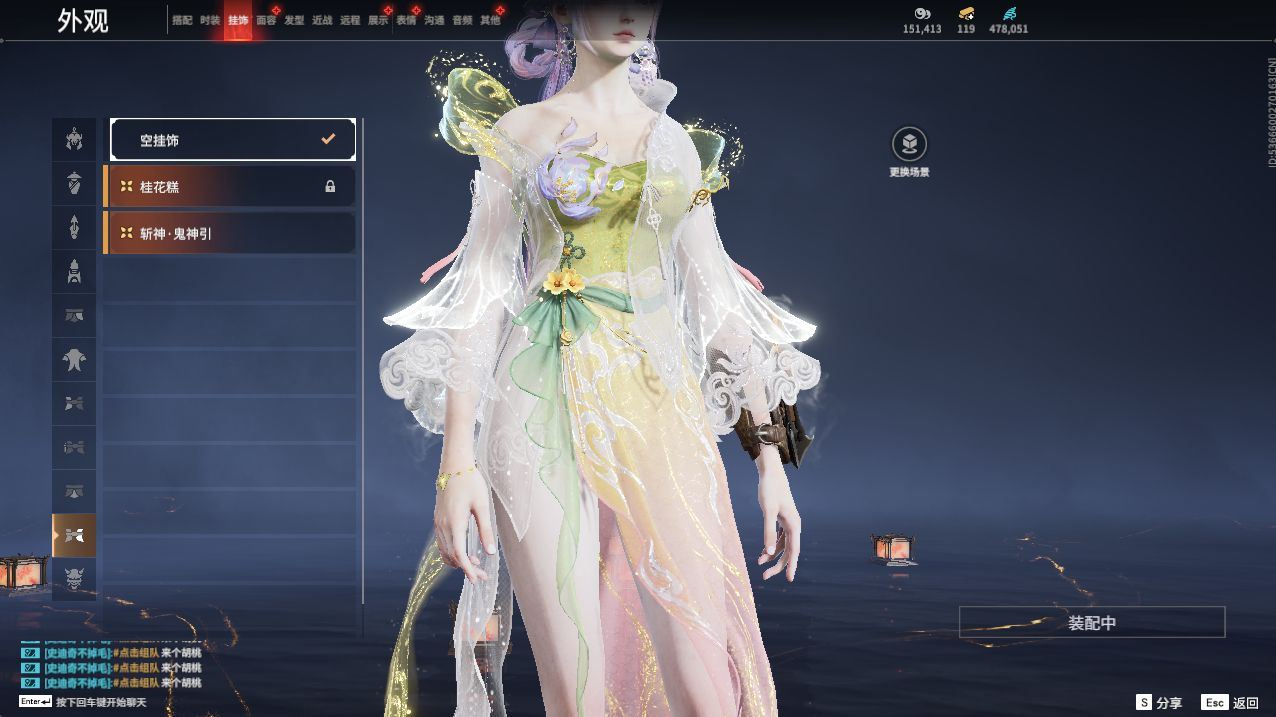The height and width of the screenshot is (717, 1276).
Task: Open the 表情 emote tab
Action: pyautogui.click(x=406, y=20)
